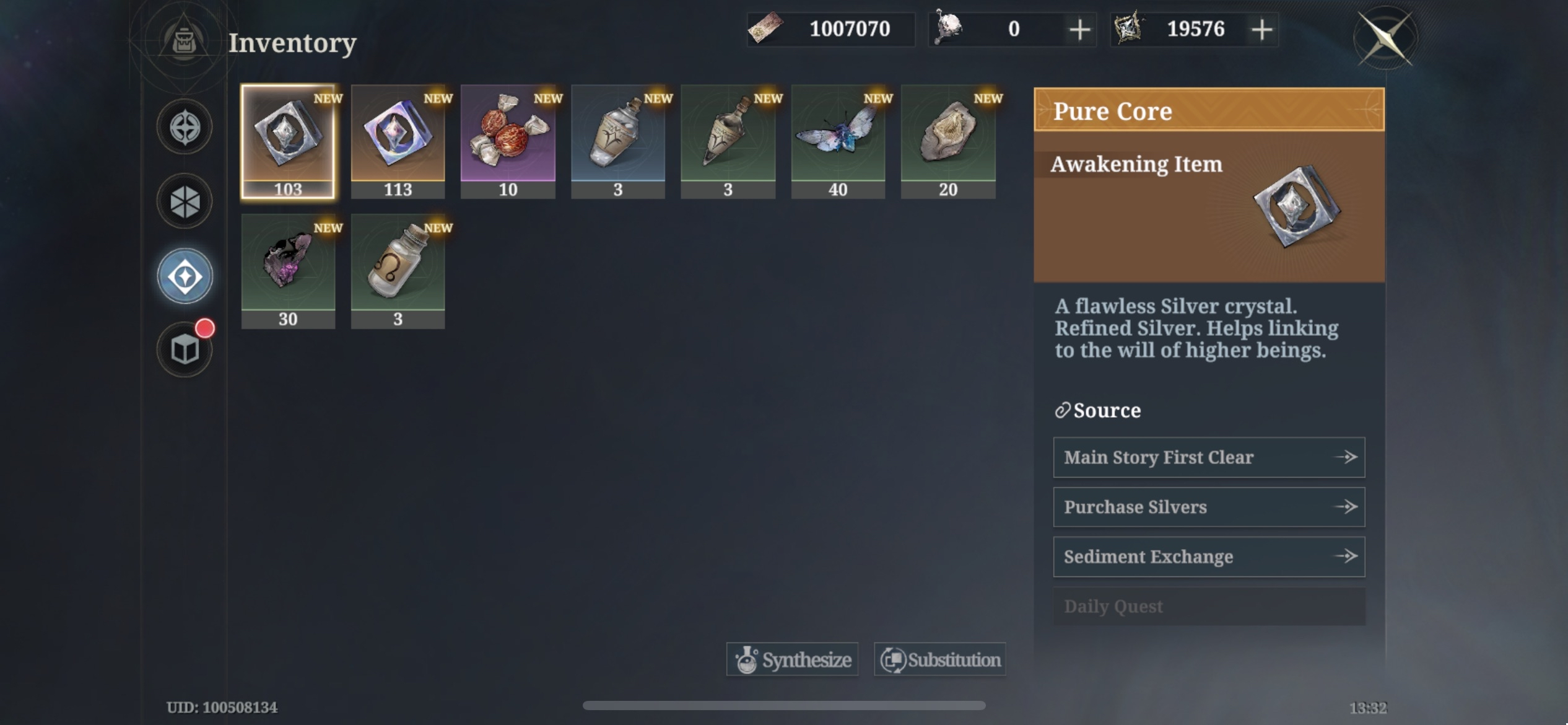Add currency with plus next to 0
Image resolution: width=1568 pixels, height=725 pixels.
click(1078, 28)
